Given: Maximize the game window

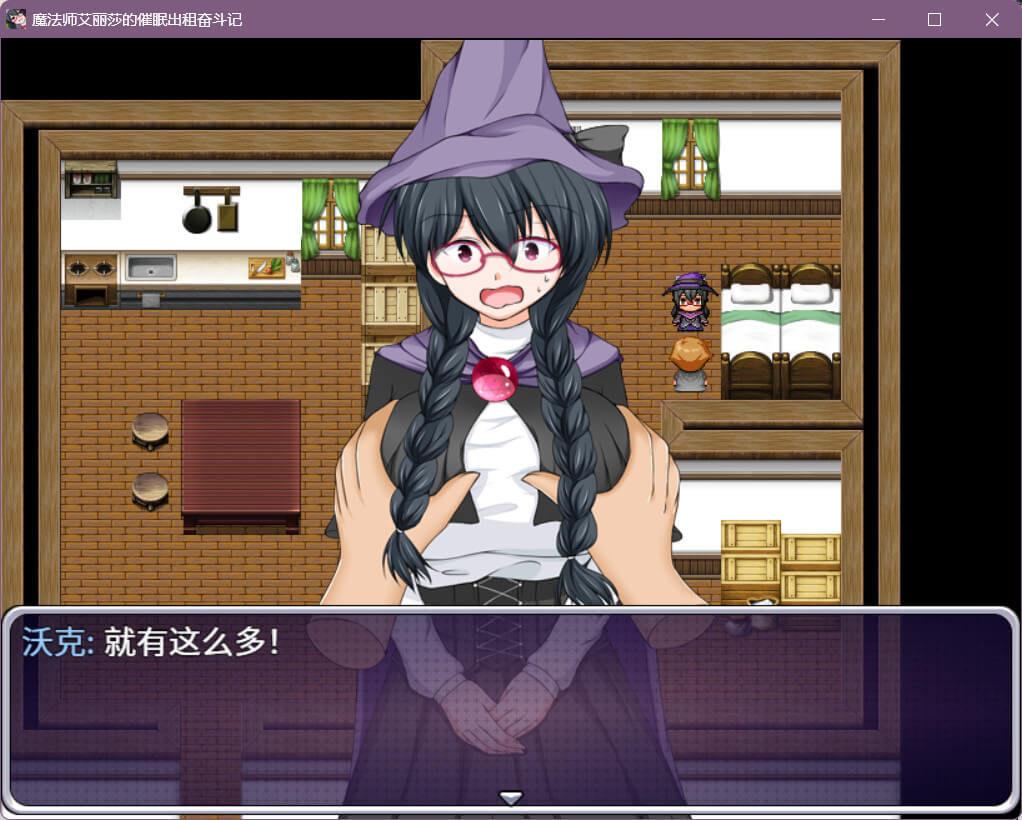Looking at the screenshot, I should (934, 20).
